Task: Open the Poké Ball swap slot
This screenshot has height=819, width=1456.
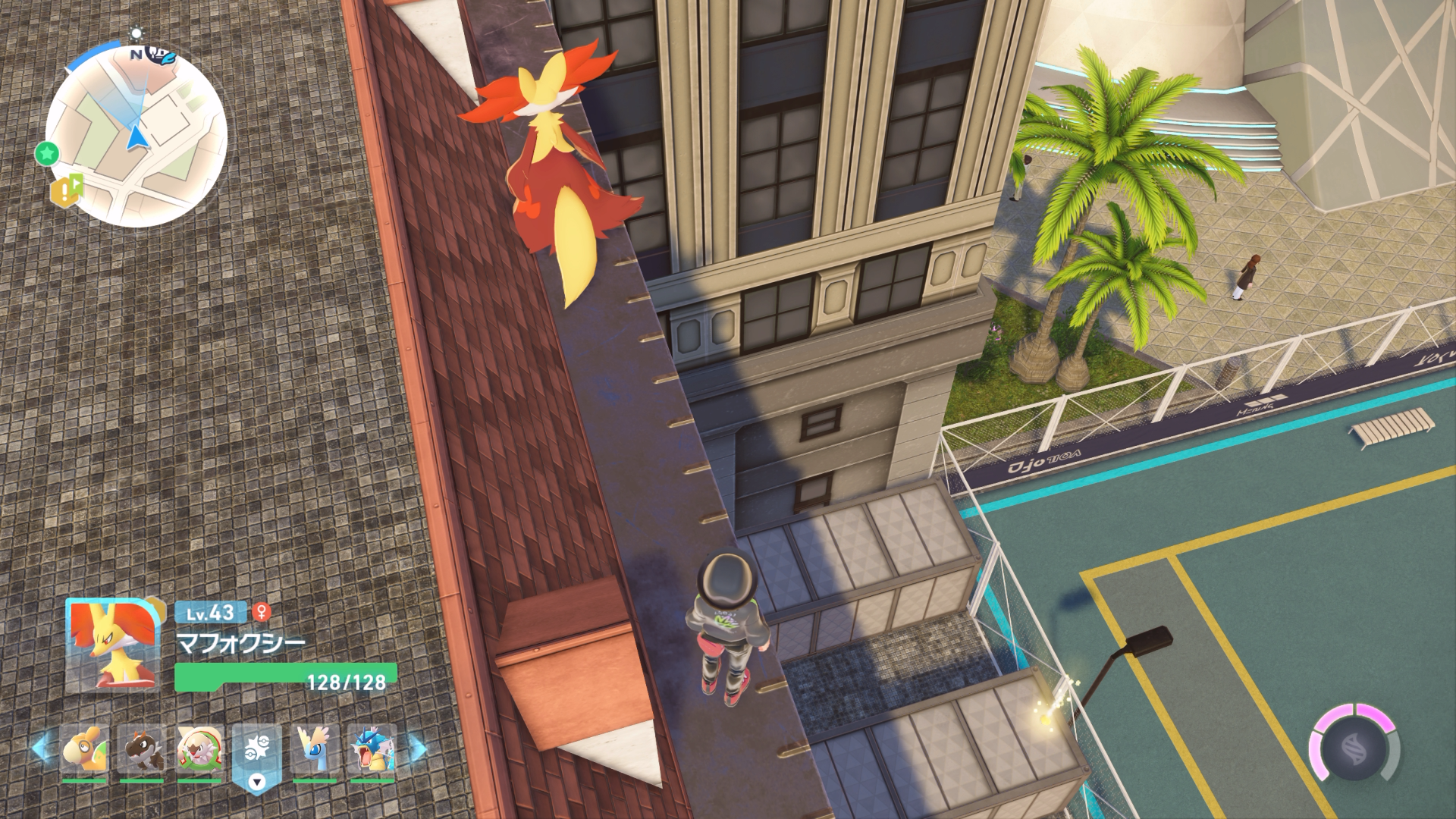Action: coord(257,755)
